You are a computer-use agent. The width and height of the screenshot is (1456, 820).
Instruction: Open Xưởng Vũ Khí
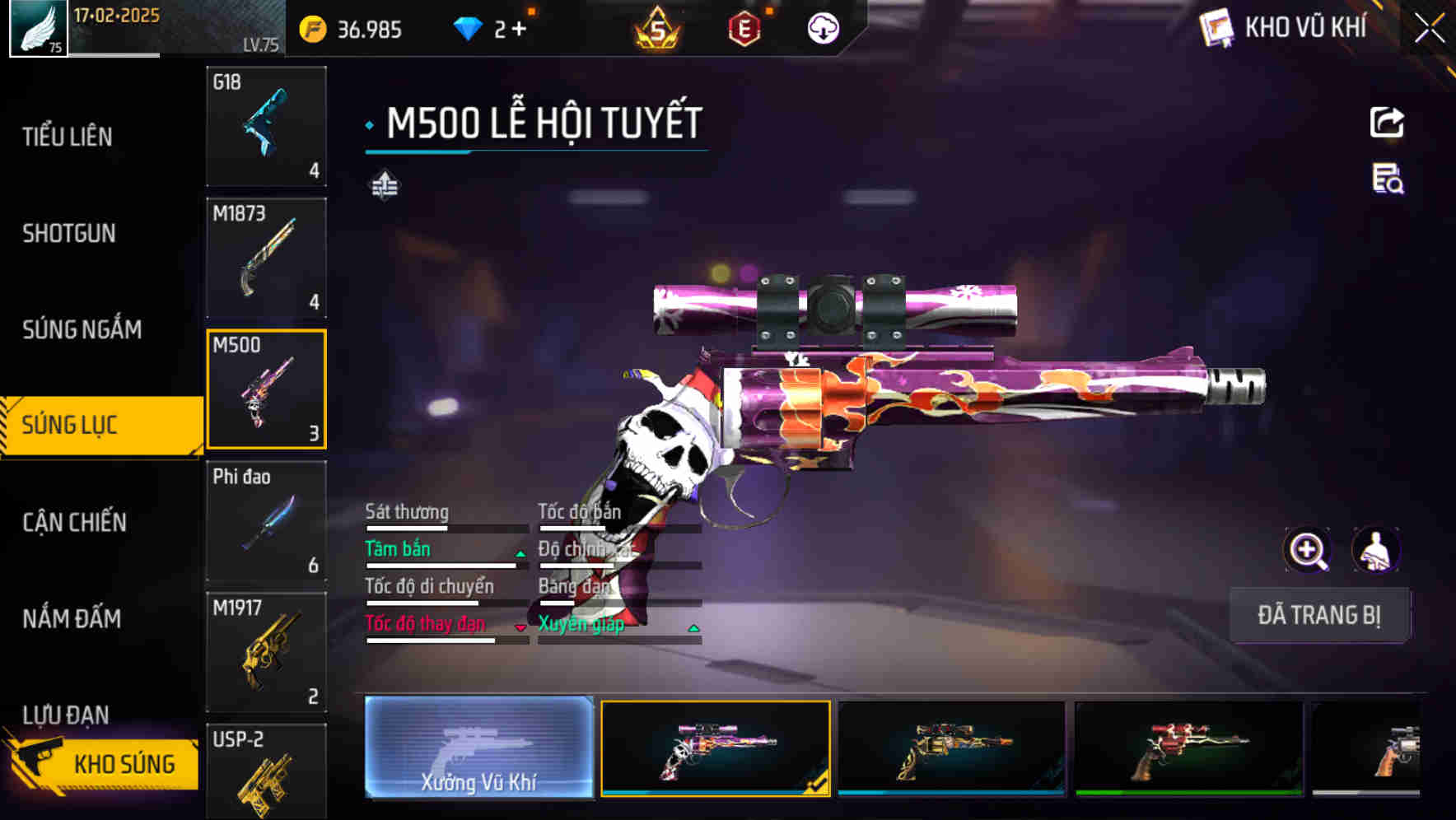478,751
